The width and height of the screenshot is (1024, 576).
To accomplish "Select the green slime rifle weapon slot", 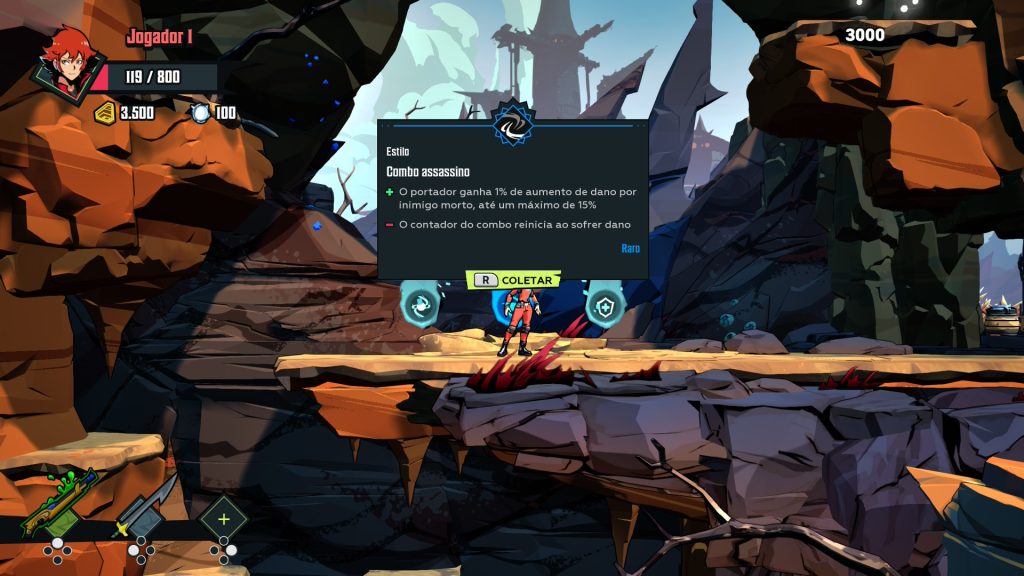I will 58,505.
